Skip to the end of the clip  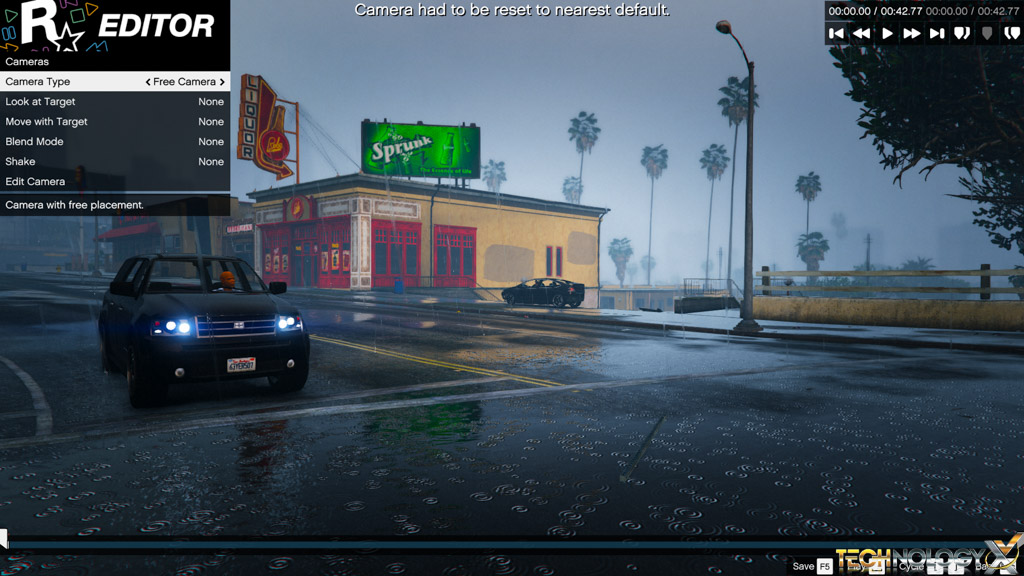tap(937, 33)
